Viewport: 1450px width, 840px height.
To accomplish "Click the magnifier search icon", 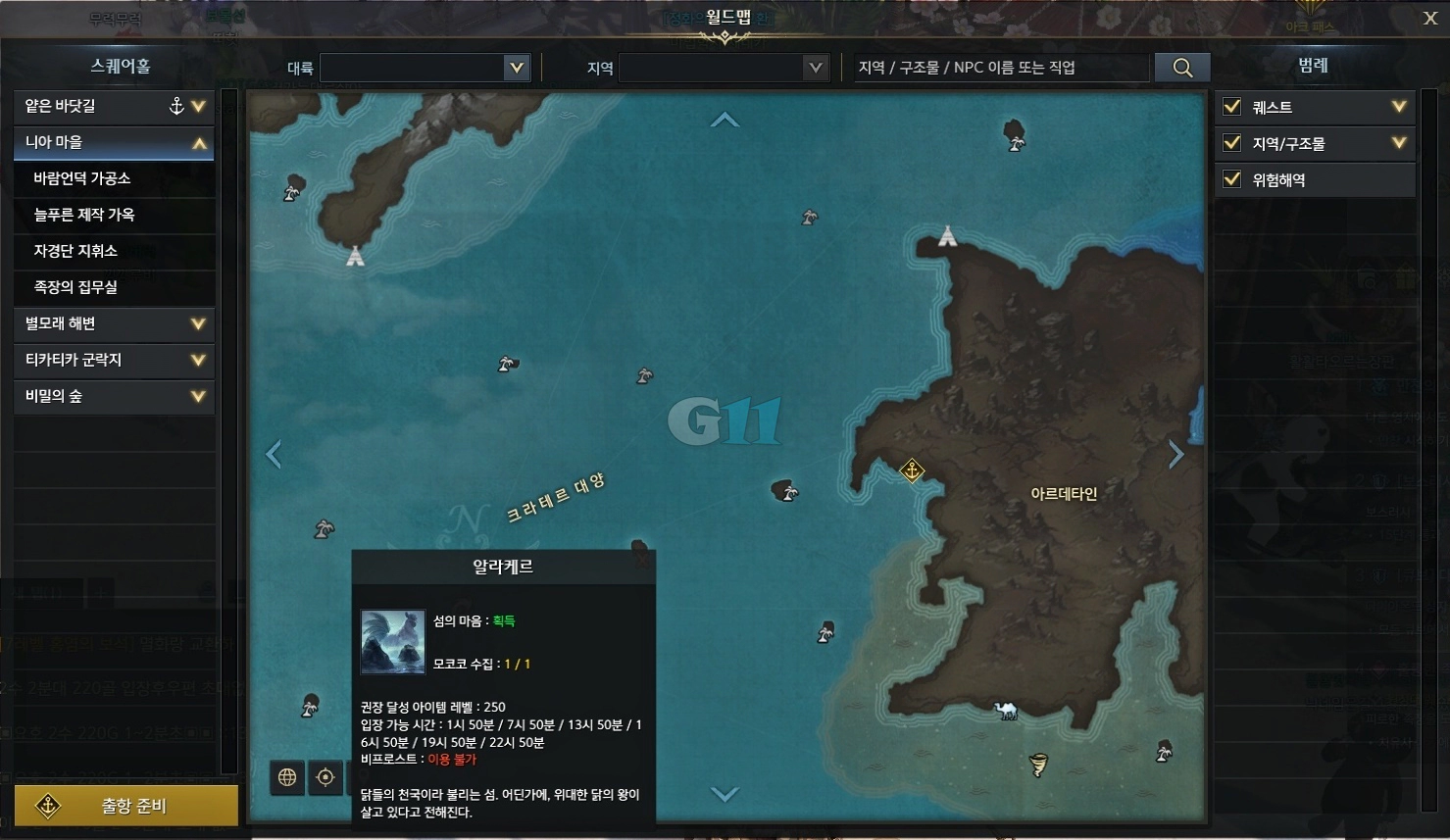I will [1181, 67].
